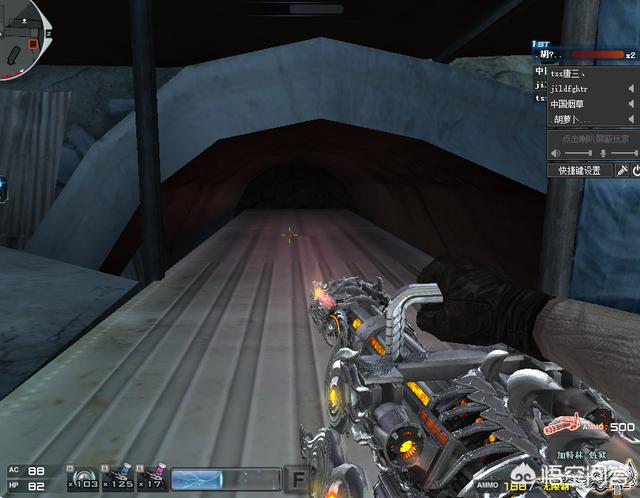This screenshot has width=640, height=498.
Task: Click the F skill button
Action: coord(298,478)
